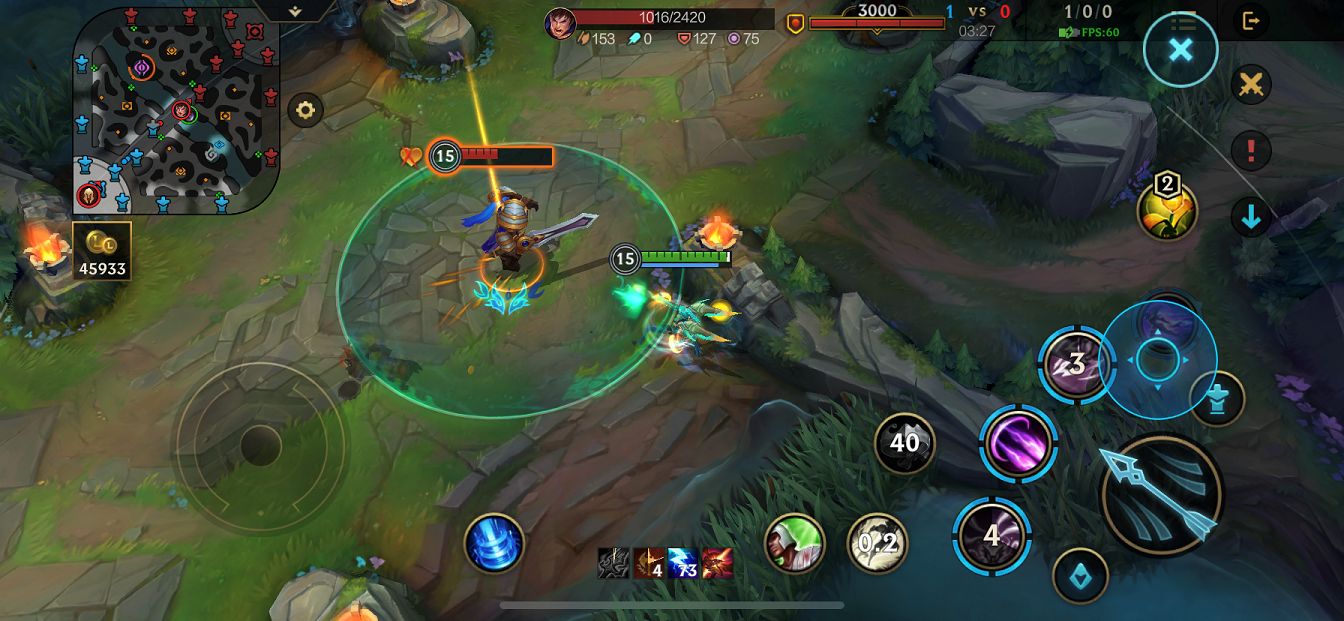Send the crossed swords attack ping

point(1250,86)
